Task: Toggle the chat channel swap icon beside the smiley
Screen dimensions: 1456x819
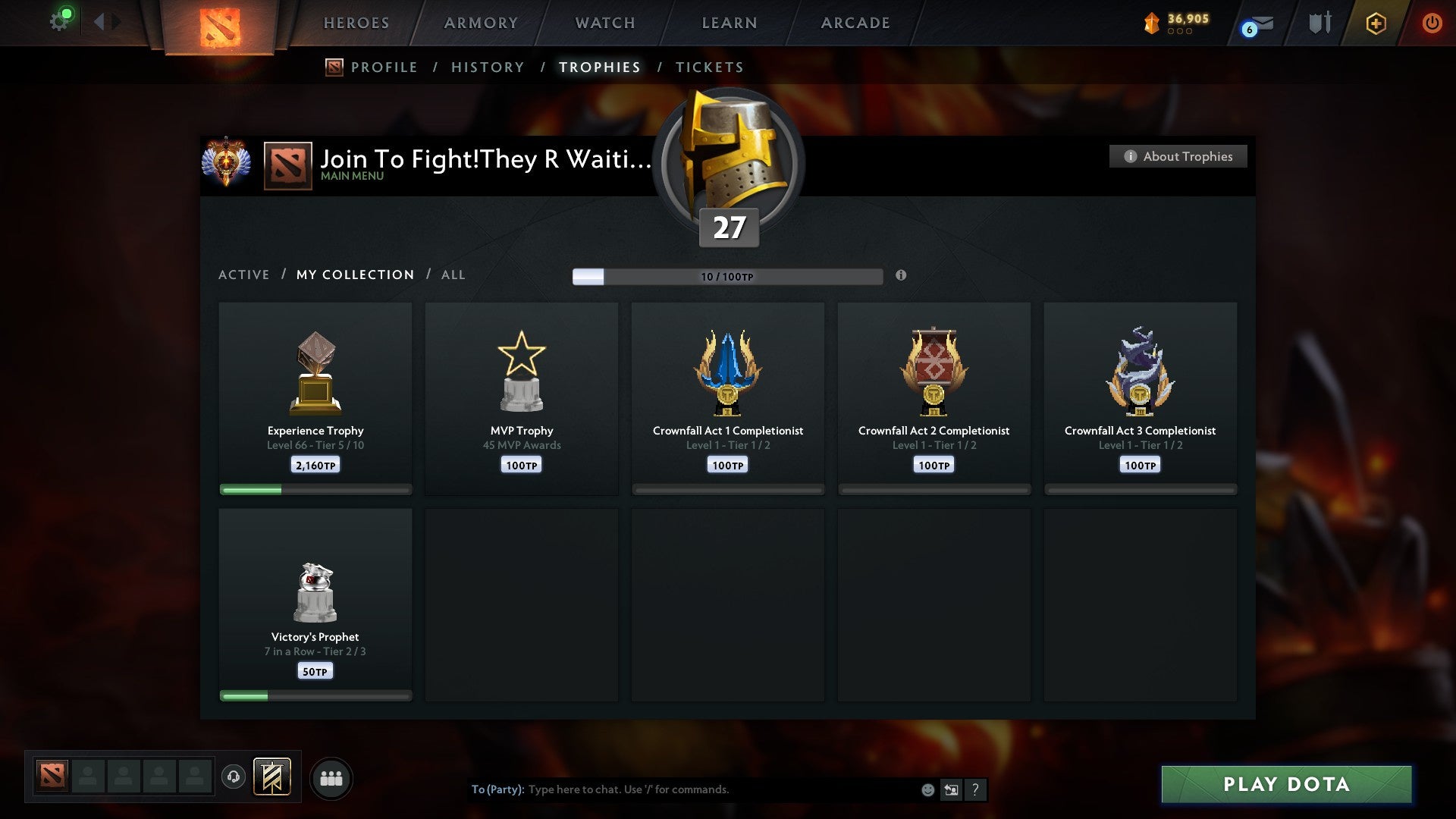Action: (x=951, y=789)
